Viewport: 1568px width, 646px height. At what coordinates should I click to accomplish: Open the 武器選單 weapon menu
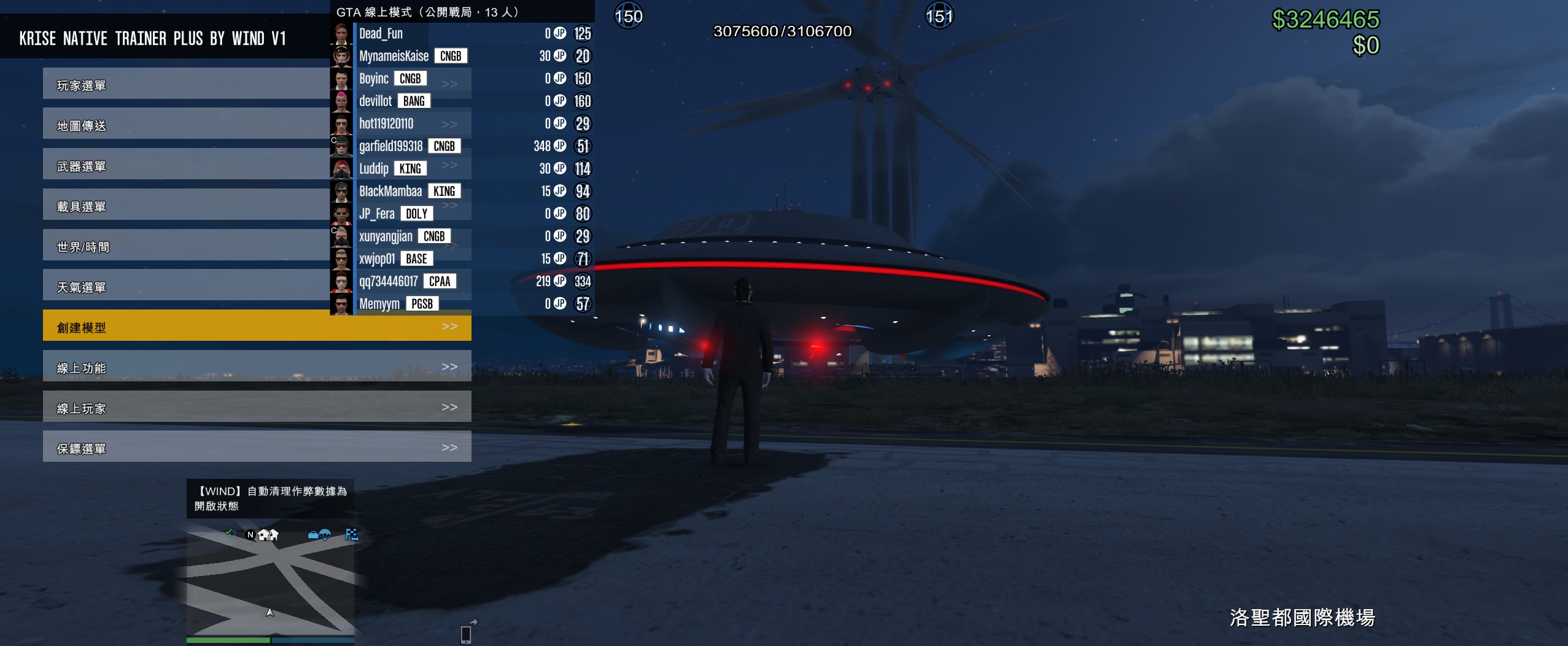pyautogui.click(x=184, y=165)
